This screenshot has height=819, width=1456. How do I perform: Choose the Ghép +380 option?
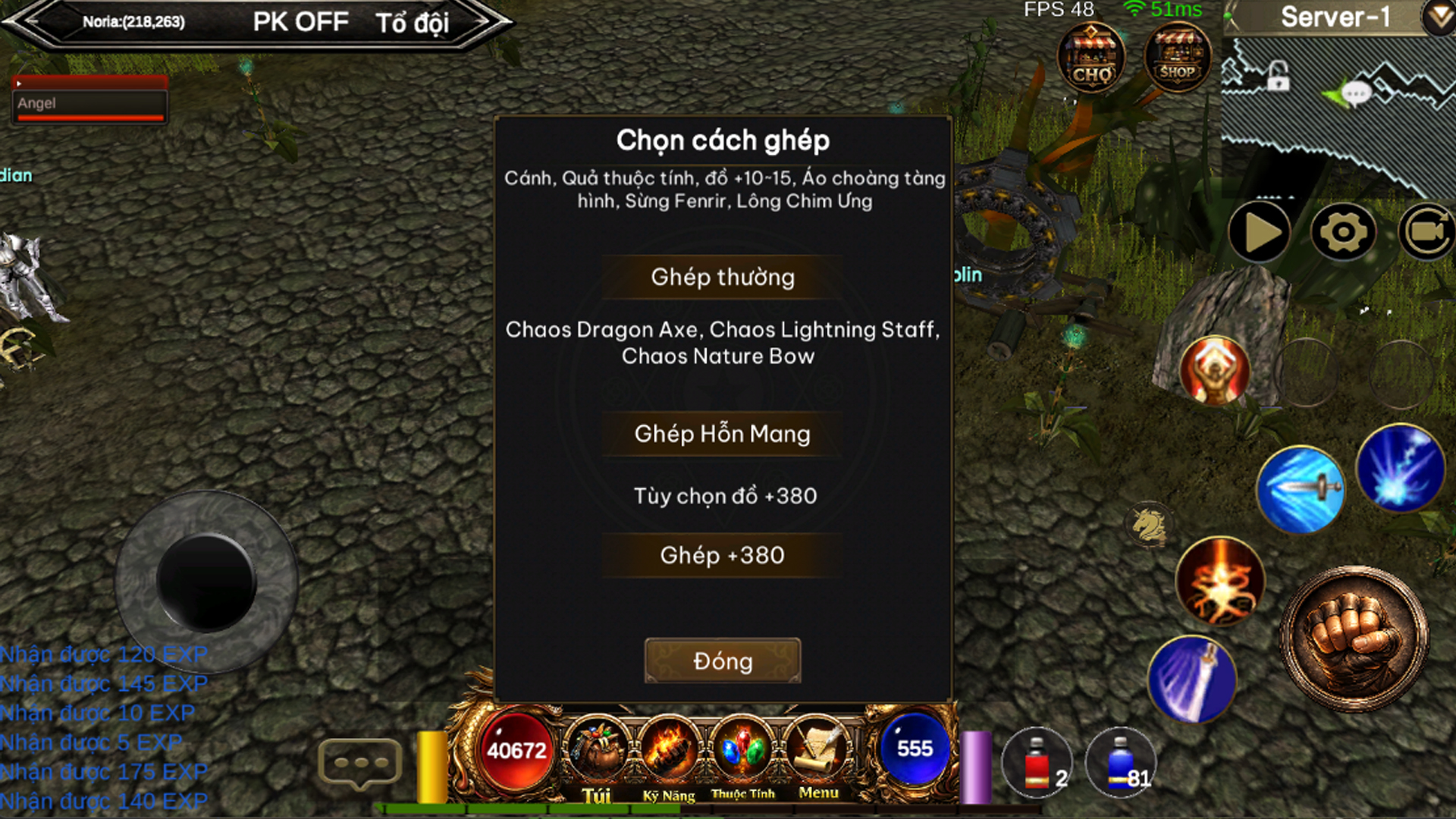coord(722,555)
